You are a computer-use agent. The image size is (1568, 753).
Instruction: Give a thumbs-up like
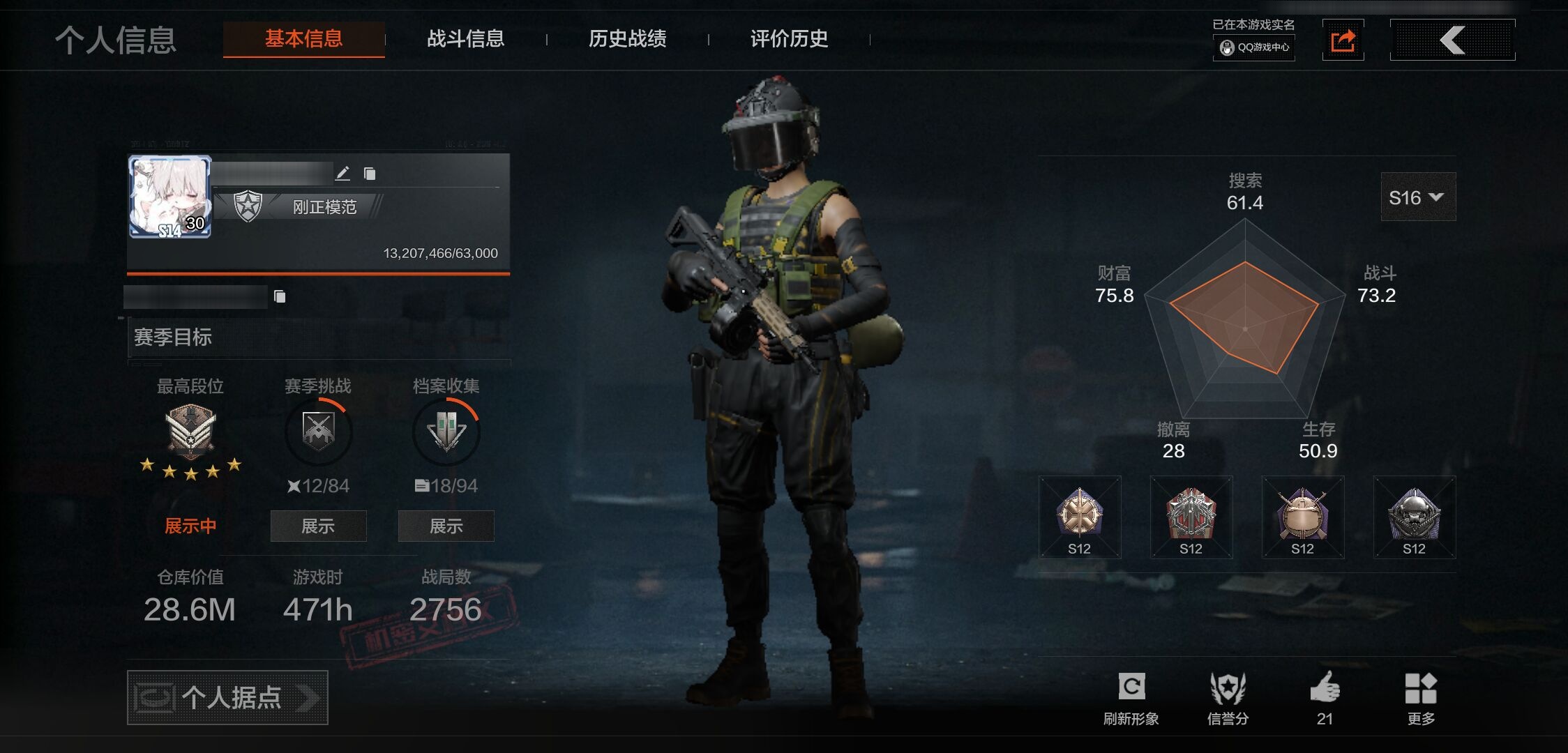(x=1325, y=698)
